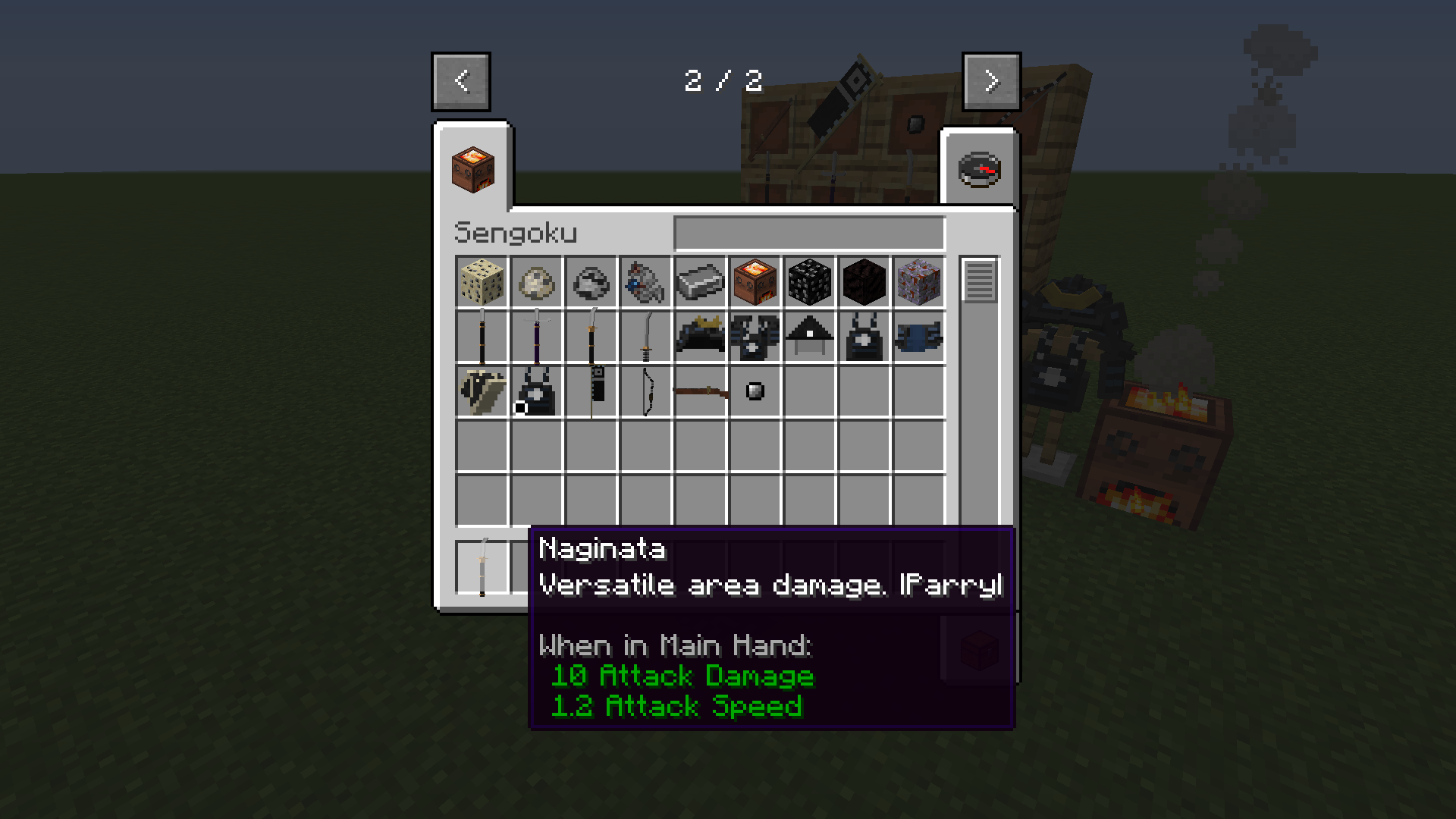Switch to the compass search tab

(x=979, y=168)
